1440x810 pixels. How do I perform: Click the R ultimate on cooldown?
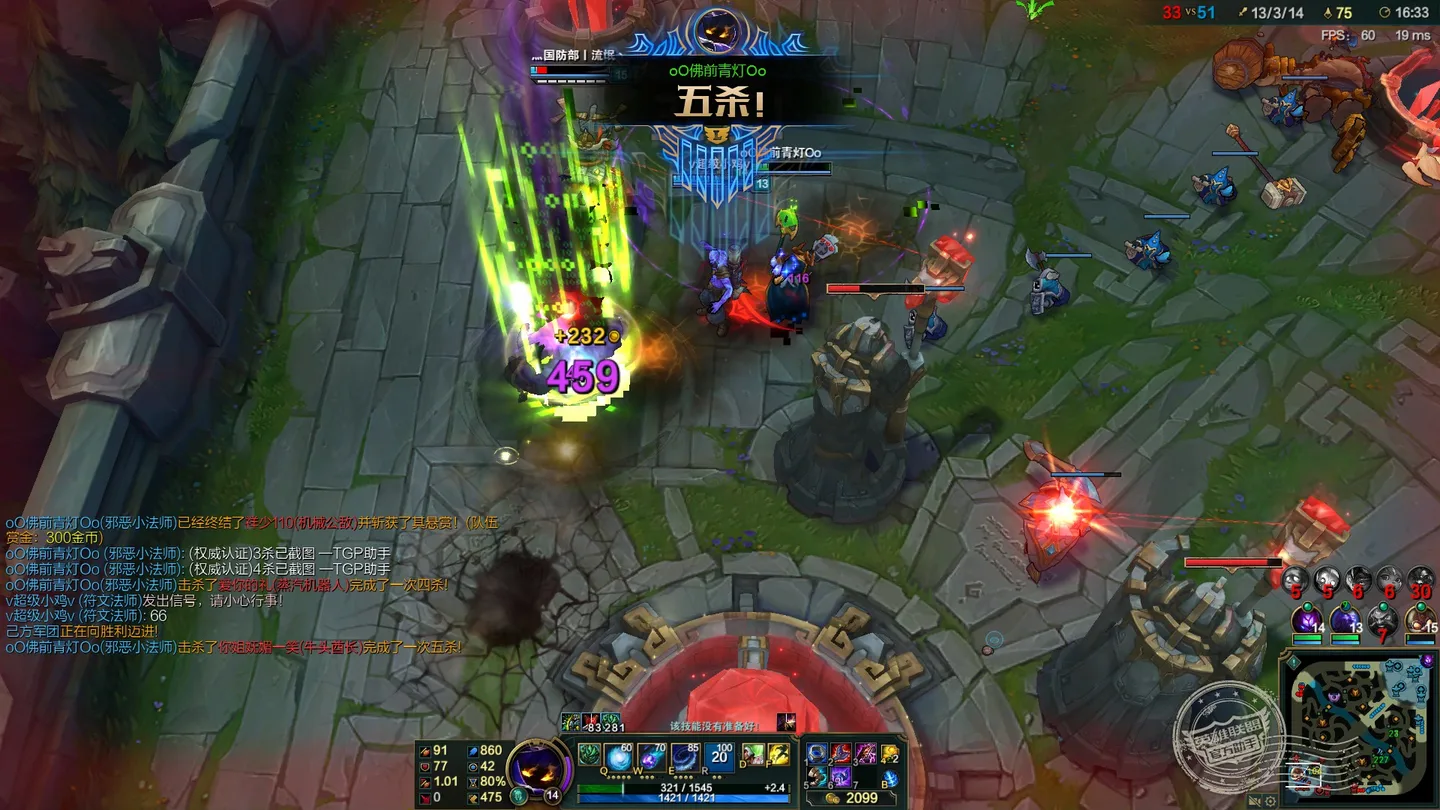click(720, 756)
